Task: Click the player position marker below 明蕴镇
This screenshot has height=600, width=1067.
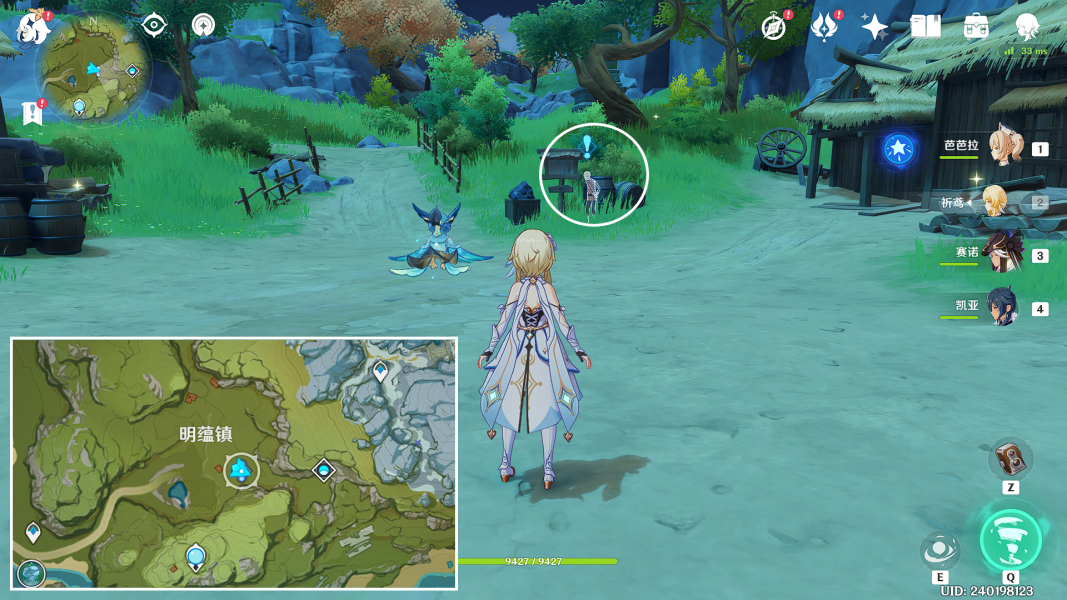Action: [240, 469]
